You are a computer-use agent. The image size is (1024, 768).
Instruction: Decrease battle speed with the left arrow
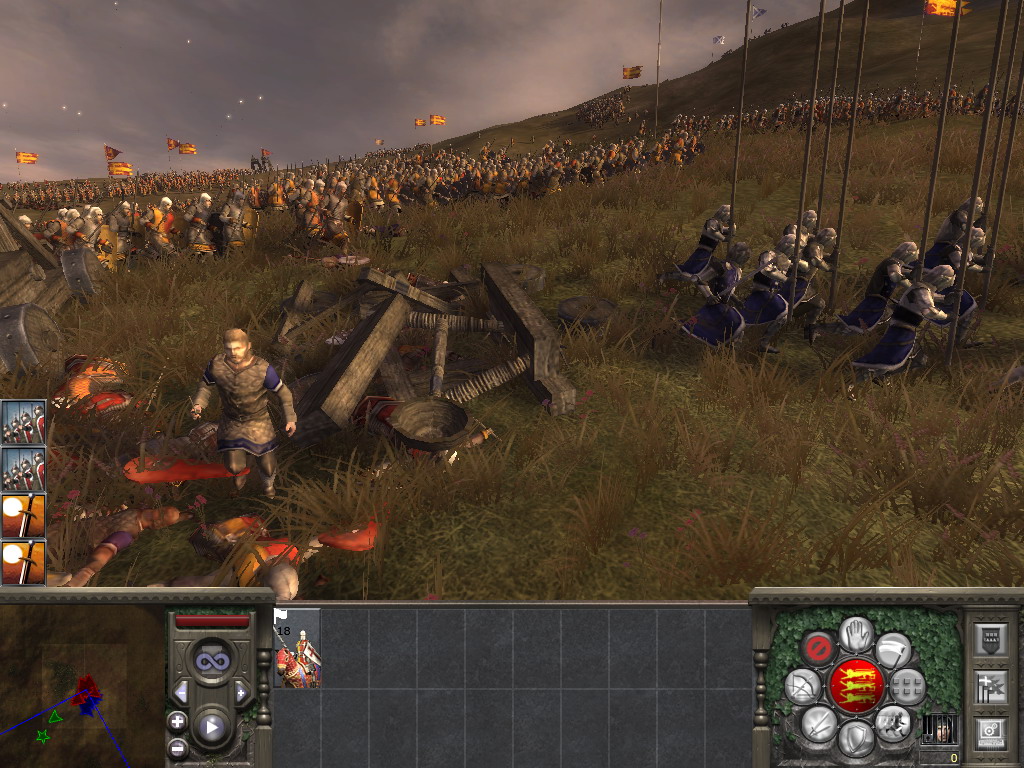(181, 692)
